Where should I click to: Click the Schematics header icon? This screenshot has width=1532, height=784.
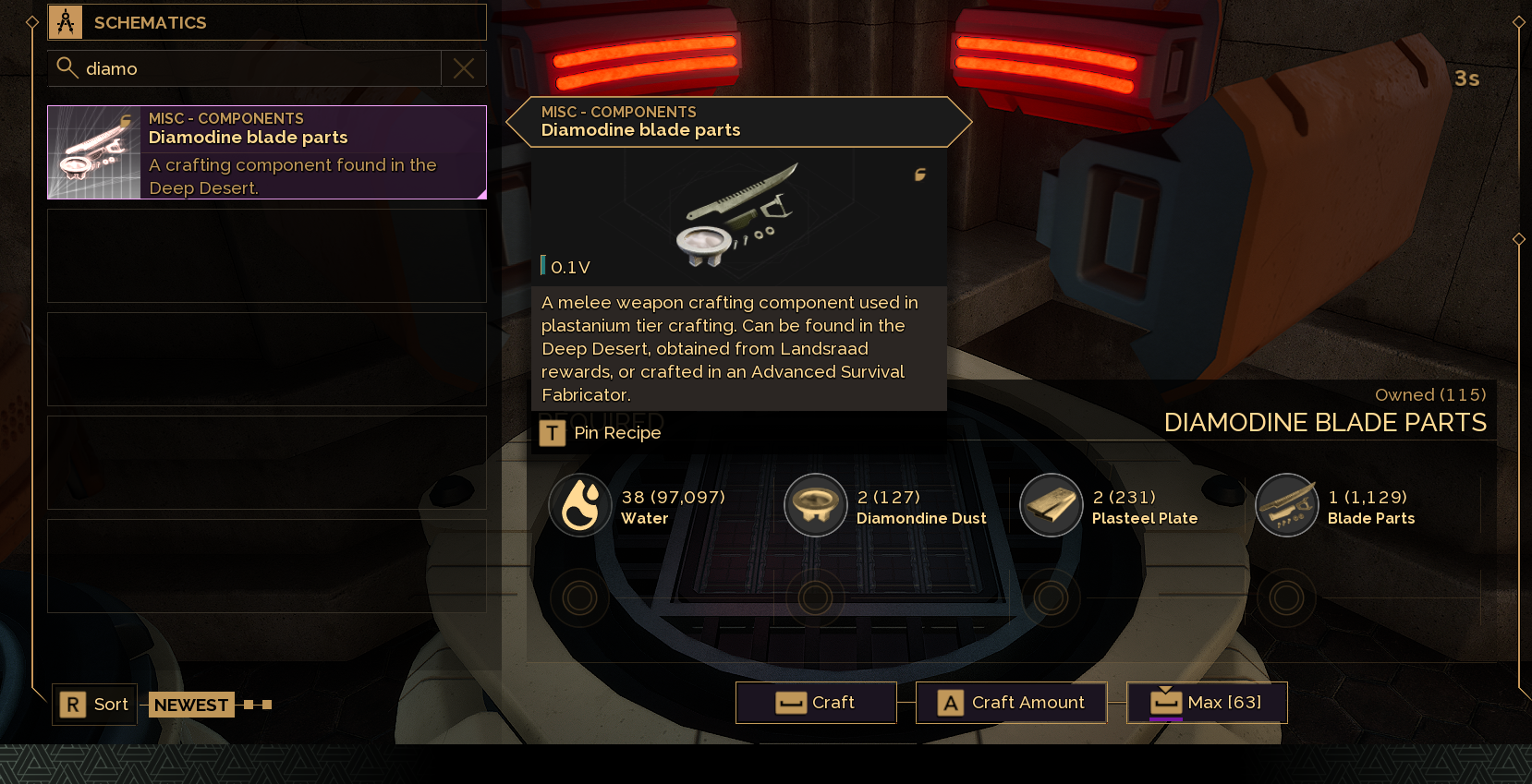click(66, 22)
